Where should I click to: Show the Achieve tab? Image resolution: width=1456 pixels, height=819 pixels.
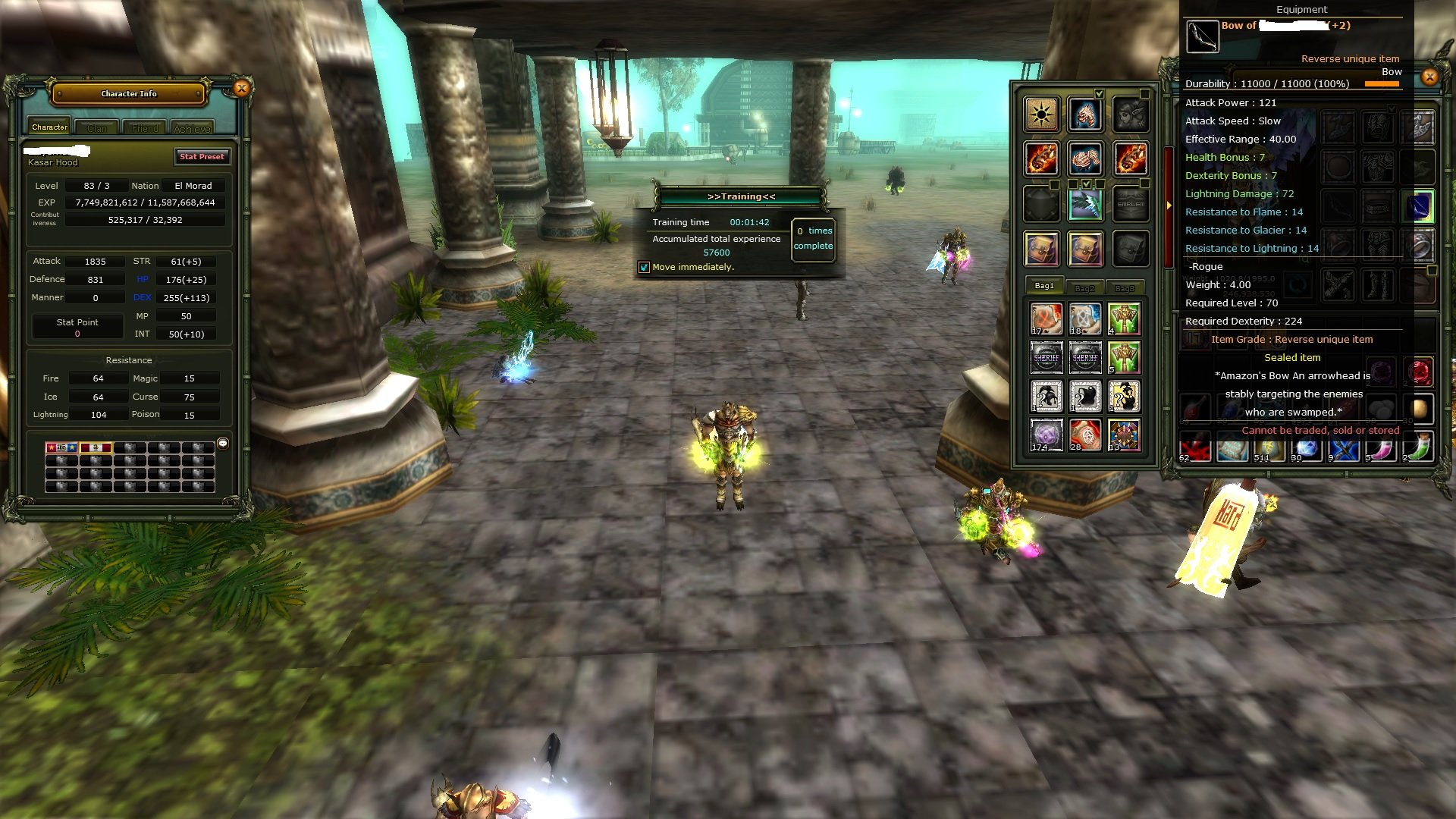tap(192, 128)
